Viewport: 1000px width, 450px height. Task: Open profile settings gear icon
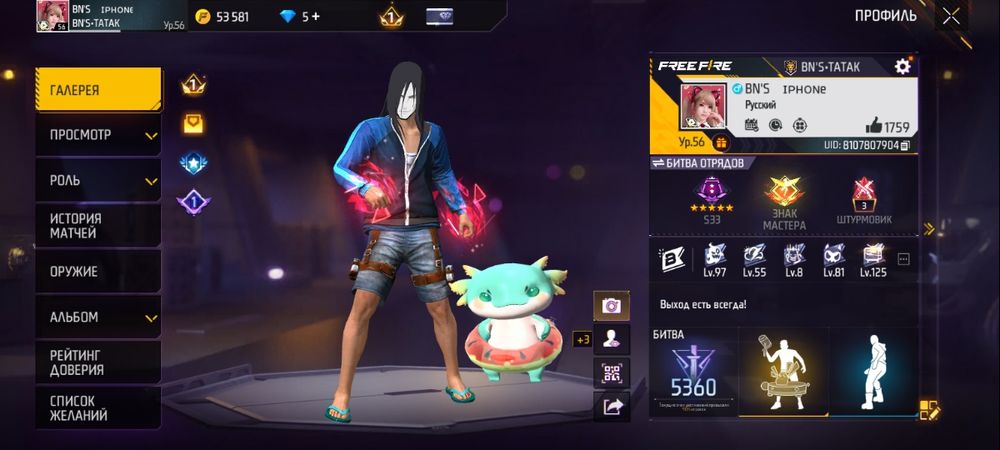pos(902,66)
